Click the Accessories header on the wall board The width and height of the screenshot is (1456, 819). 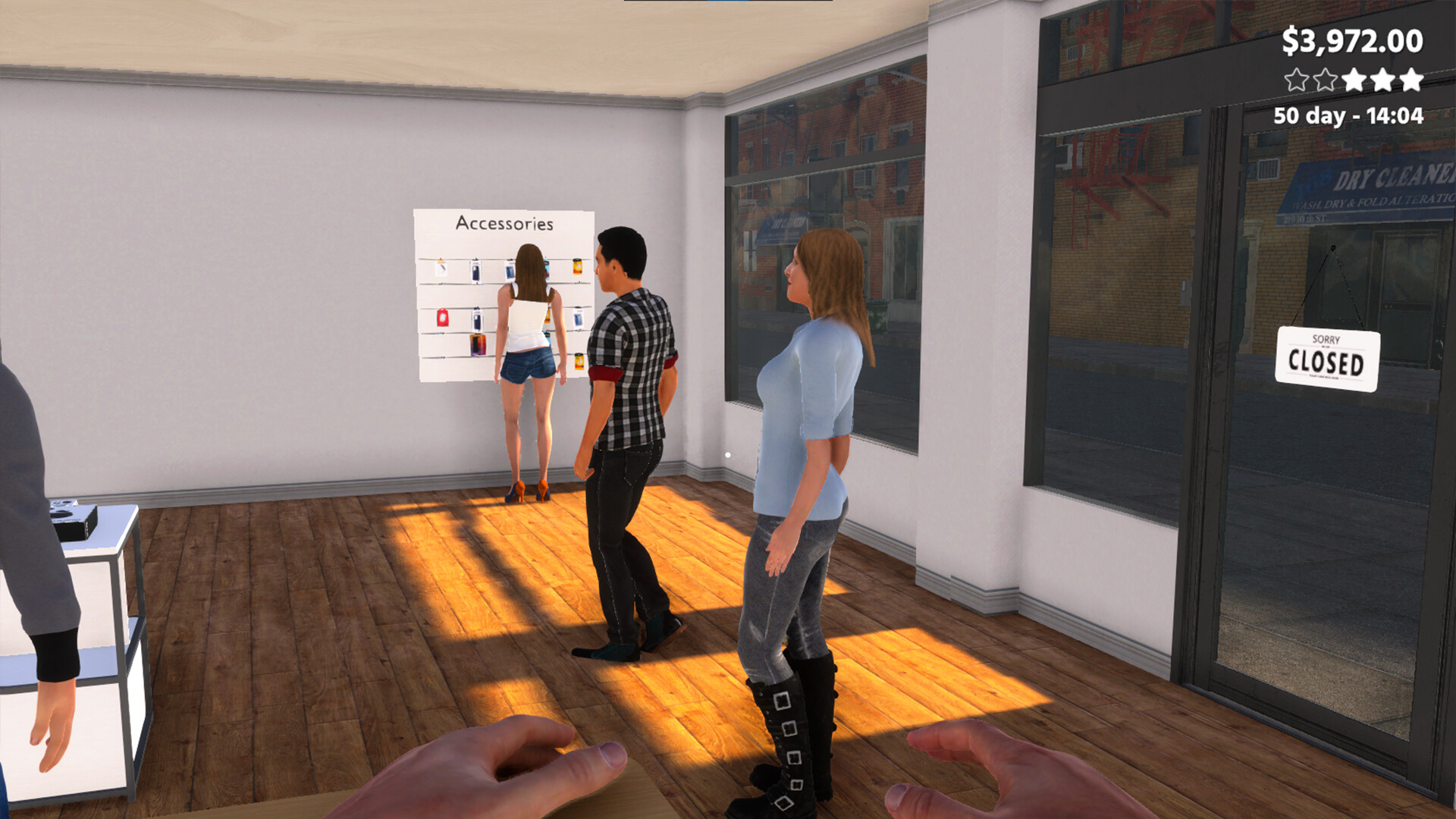pyautogui.click(x=504, y=223)
